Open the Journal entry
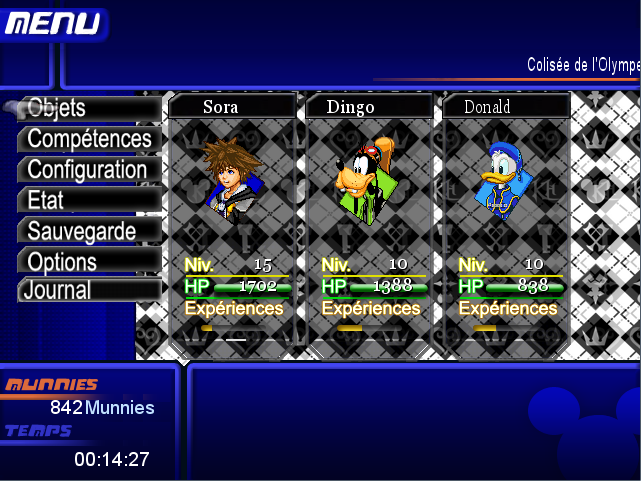 87,291
